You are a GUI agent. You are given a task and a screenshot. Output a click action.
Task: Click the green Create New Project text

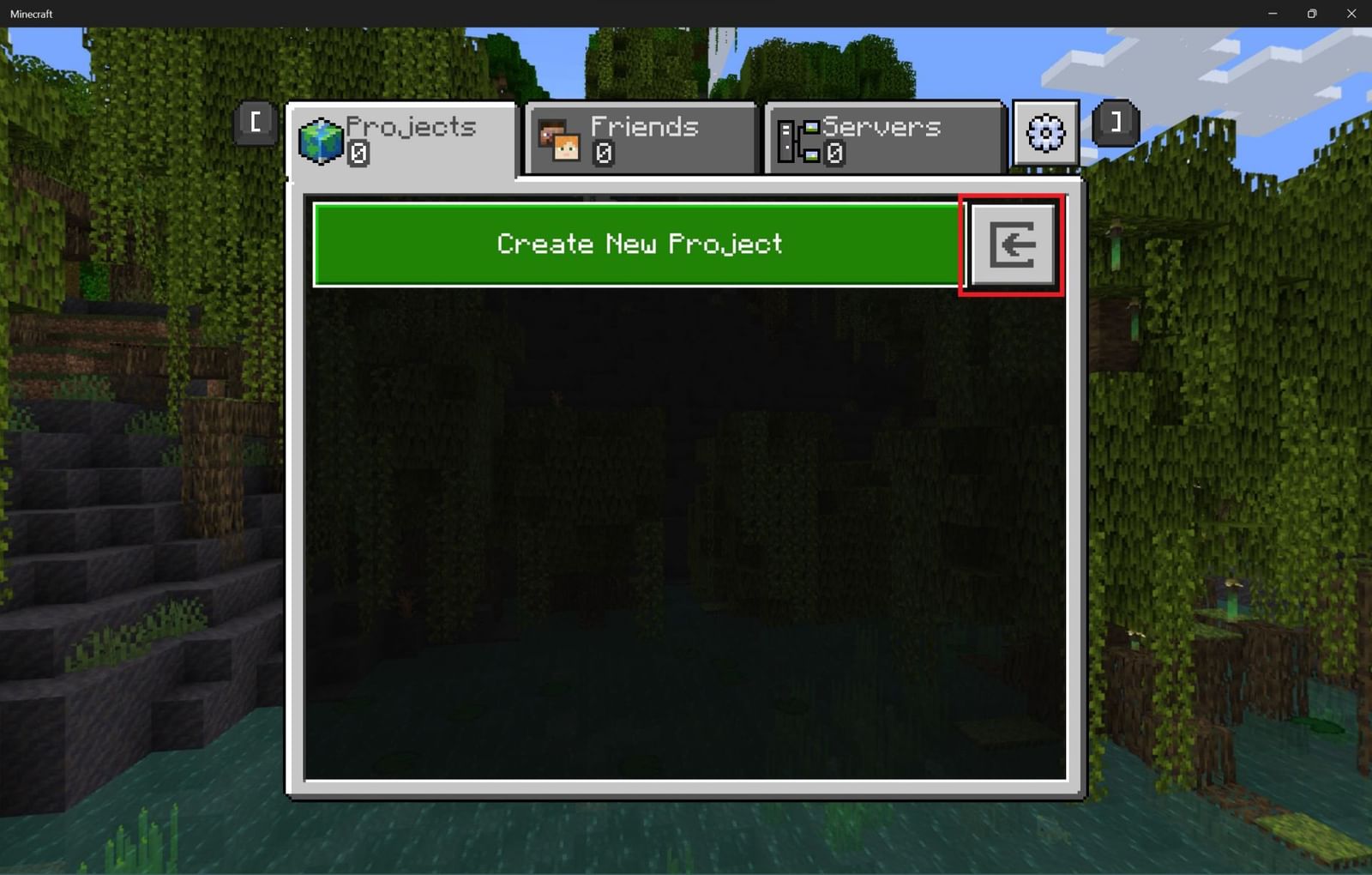639,244
